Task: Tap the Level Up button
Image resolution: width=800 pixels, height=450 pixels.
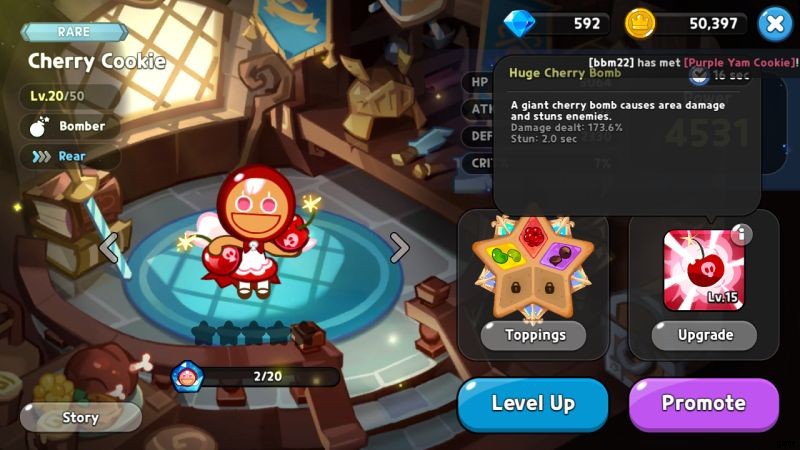Action: click(x=532, y=404)
